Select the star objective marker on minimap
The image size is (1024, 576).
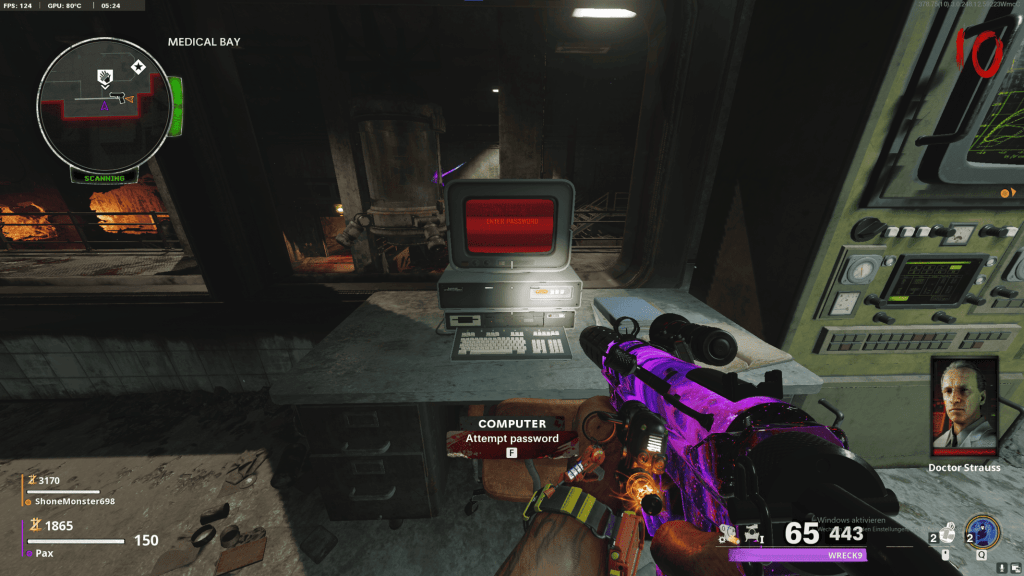click(x=137, y=68)
